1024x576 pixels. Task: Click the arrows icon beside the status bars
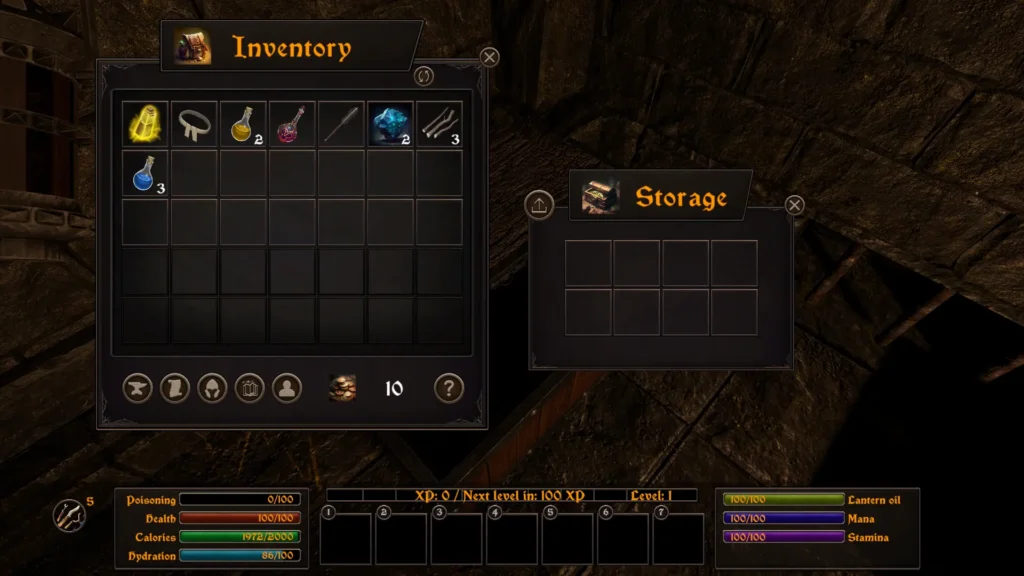click(68, 515)
